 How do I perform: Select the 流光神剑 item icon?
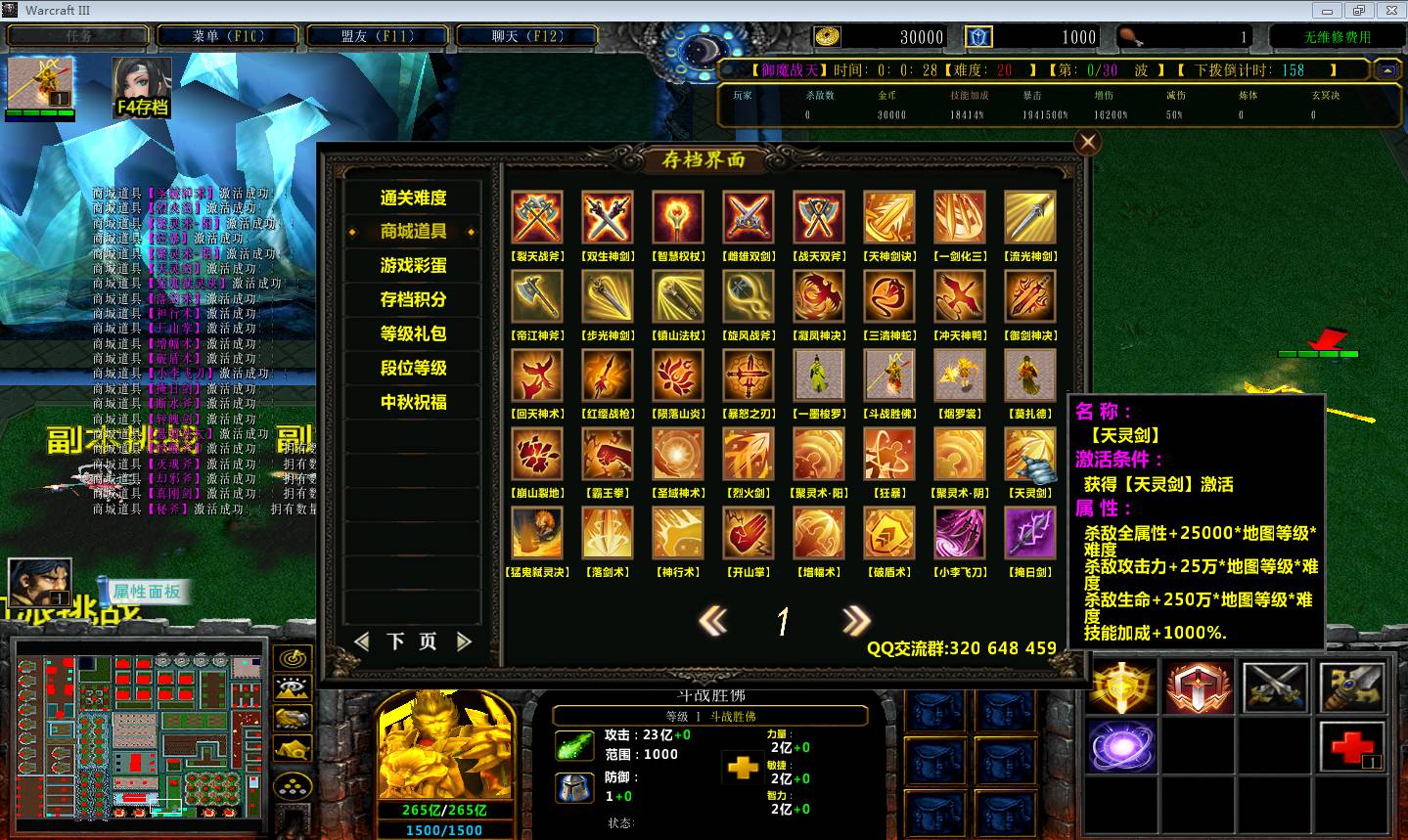(1030, 217)
